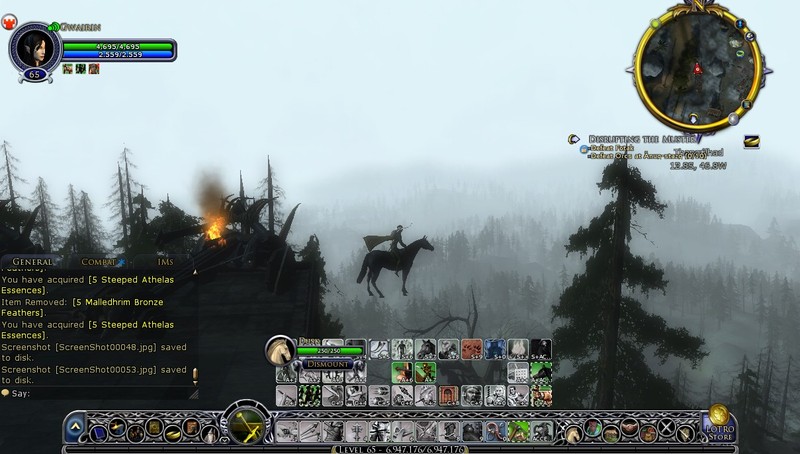Activate the red paw print skill
Screen dimensions: 800x454
pyautogui.click(x=469, y=349)
